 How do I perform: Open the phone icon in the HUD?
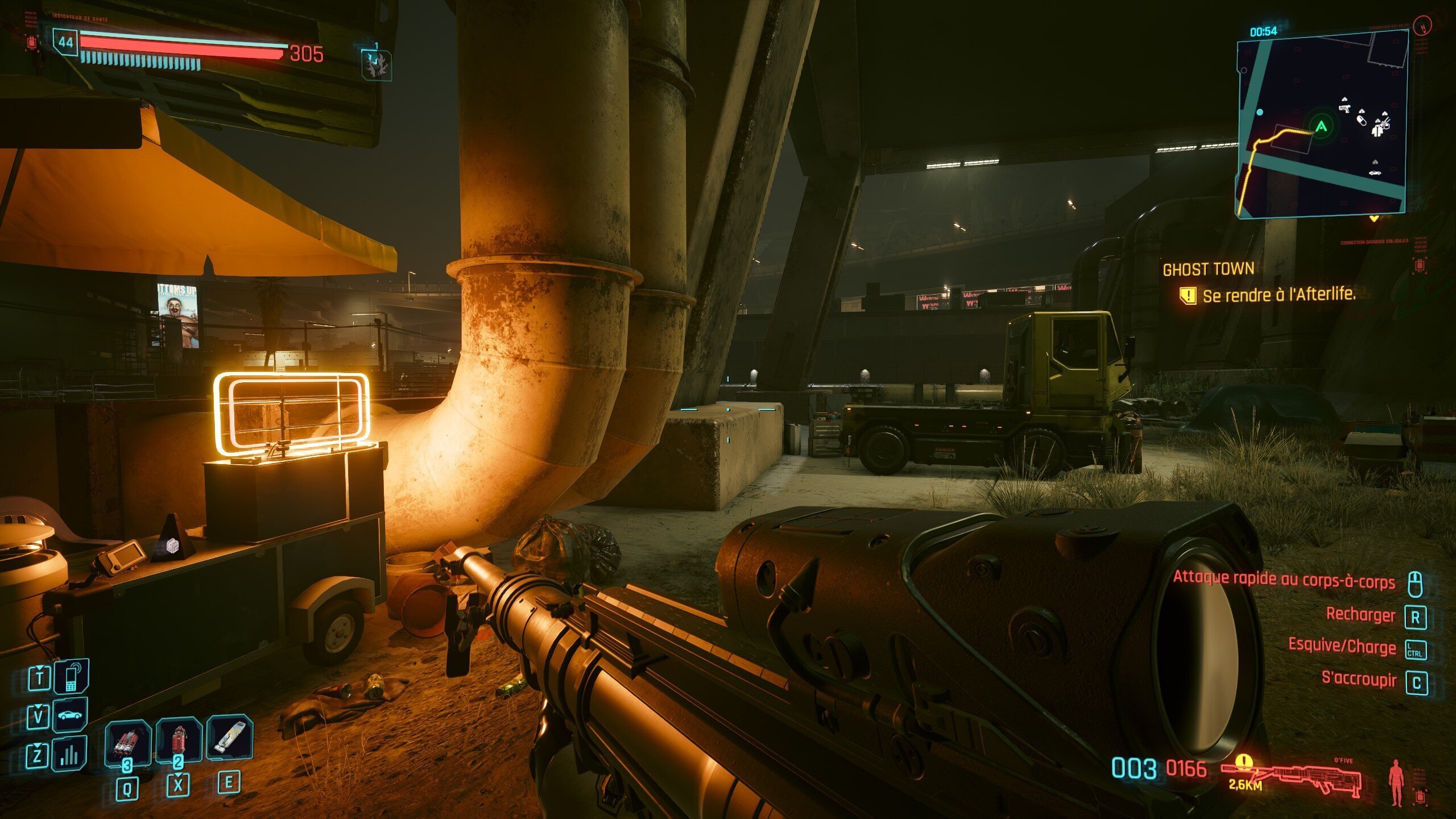click(x=71, y=677)
